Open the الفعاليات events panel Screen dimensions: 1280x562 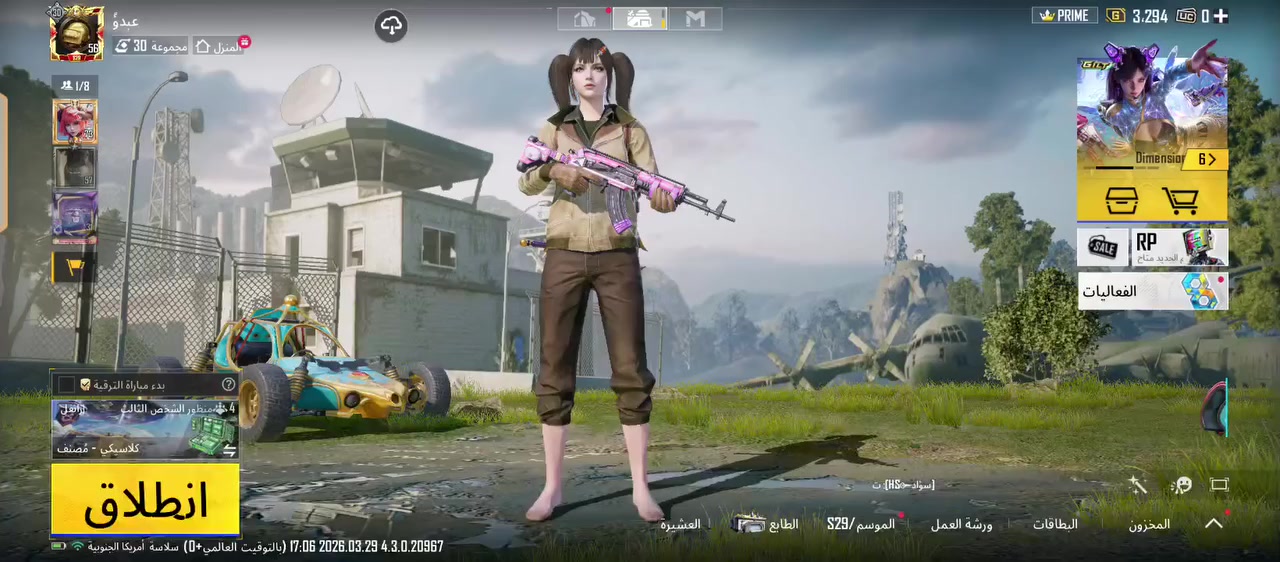click(x=1152, y=291)
